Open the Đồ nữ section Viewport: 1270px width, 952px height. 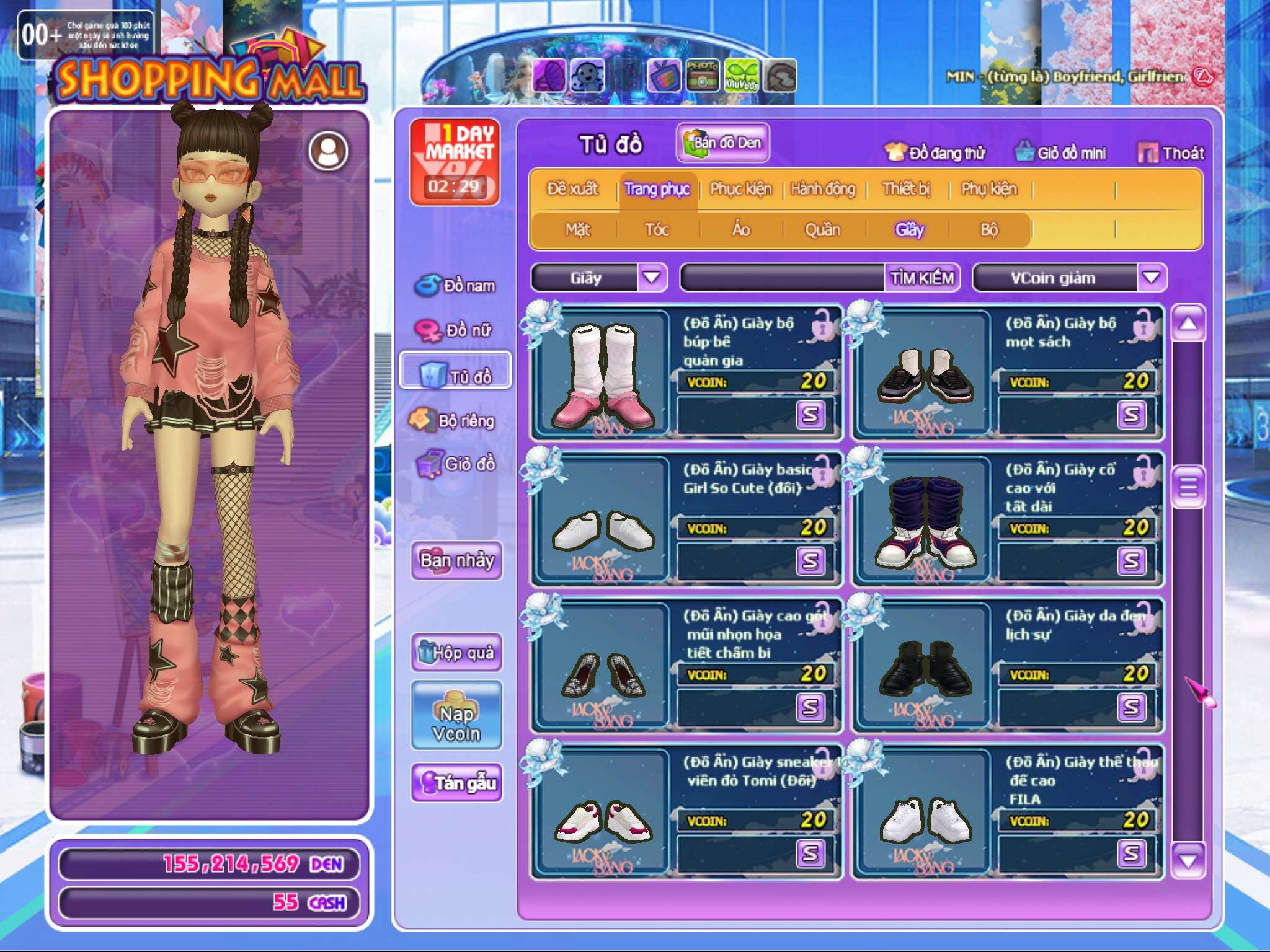click(x=456, y=330)
